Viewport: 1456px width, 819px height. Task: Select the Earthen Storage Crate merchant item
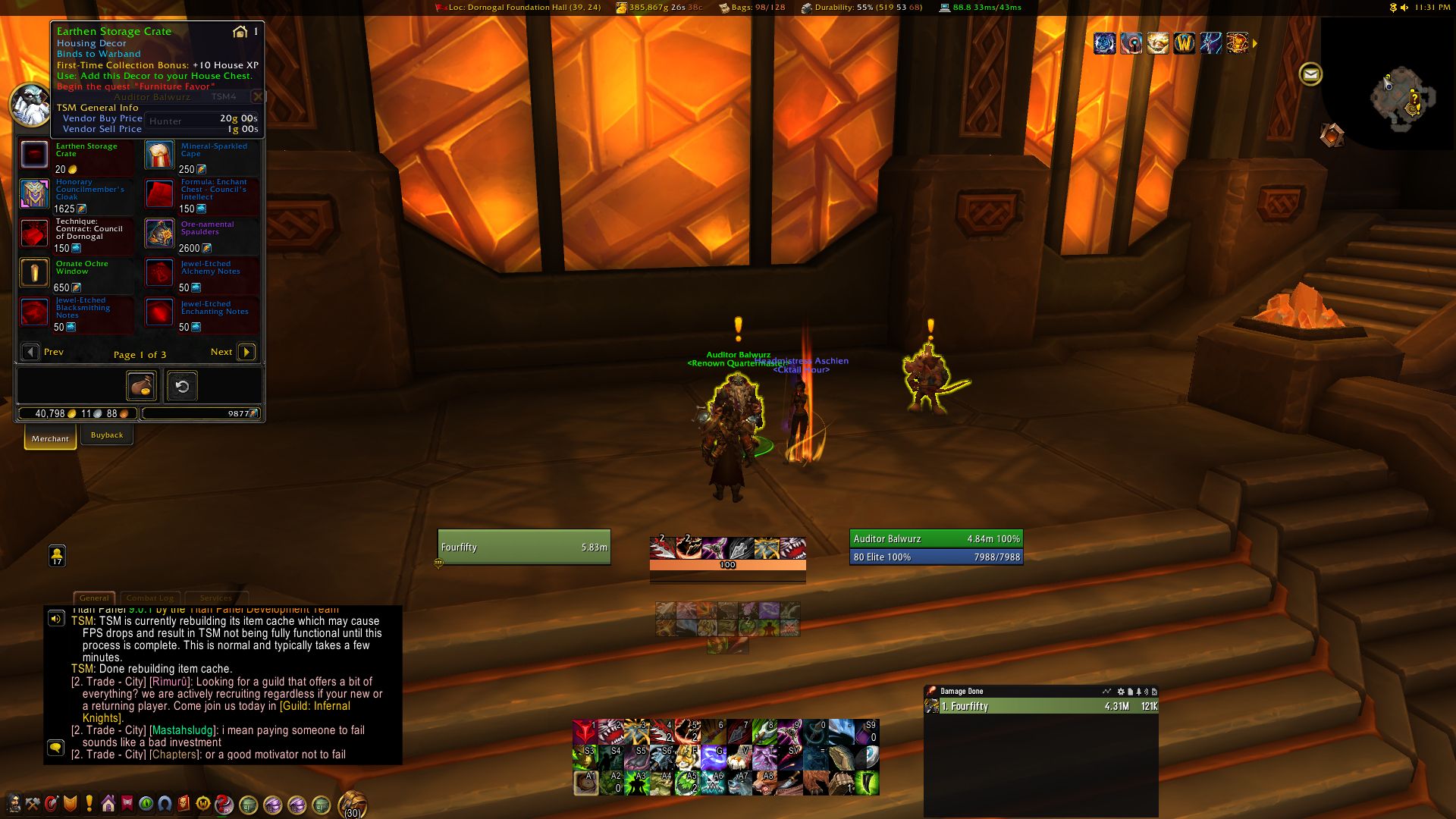(x=35, y=155)
